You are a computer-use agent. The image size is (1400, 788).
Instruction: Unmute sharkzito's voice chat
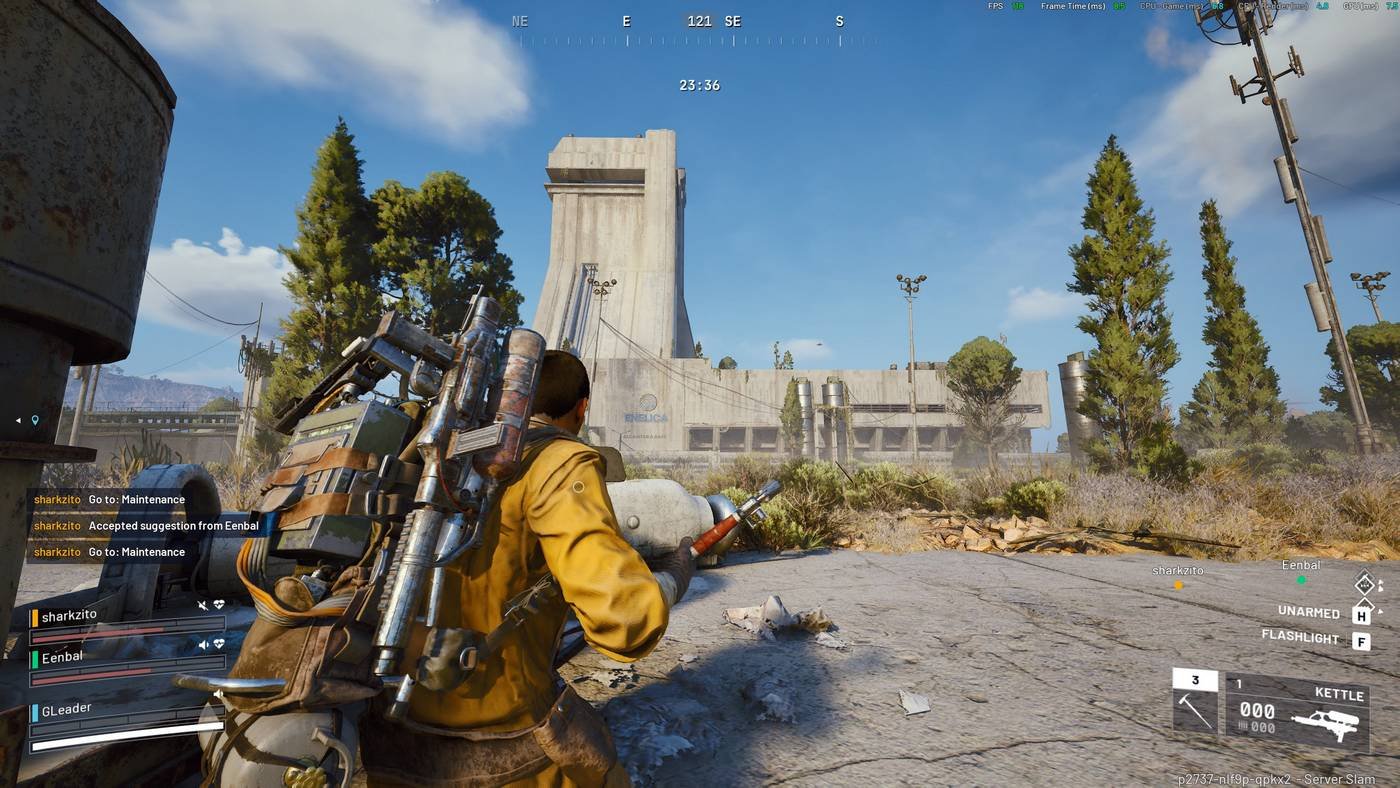(x=202, y=605)
